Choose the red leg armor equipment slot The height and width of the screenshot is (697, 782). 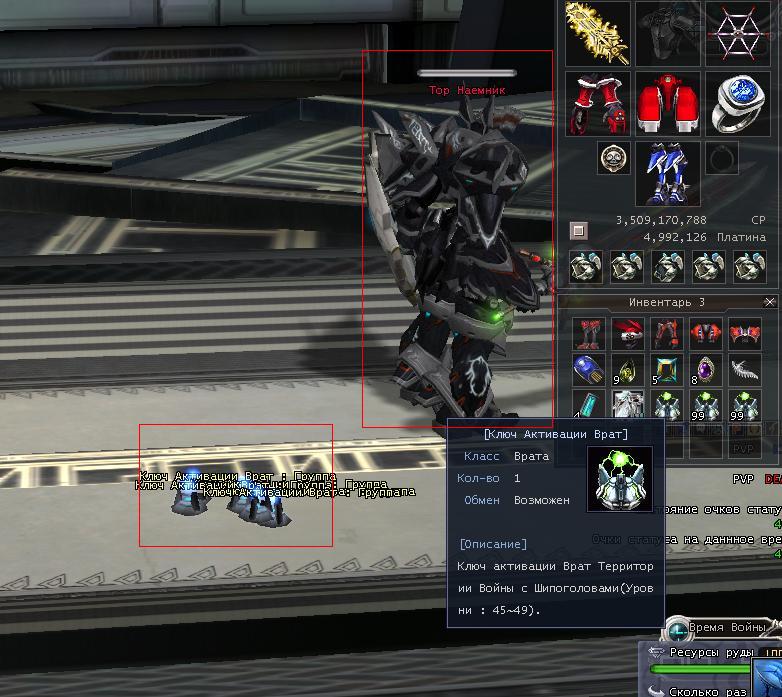pyautogui.click(x=667, y=103)
